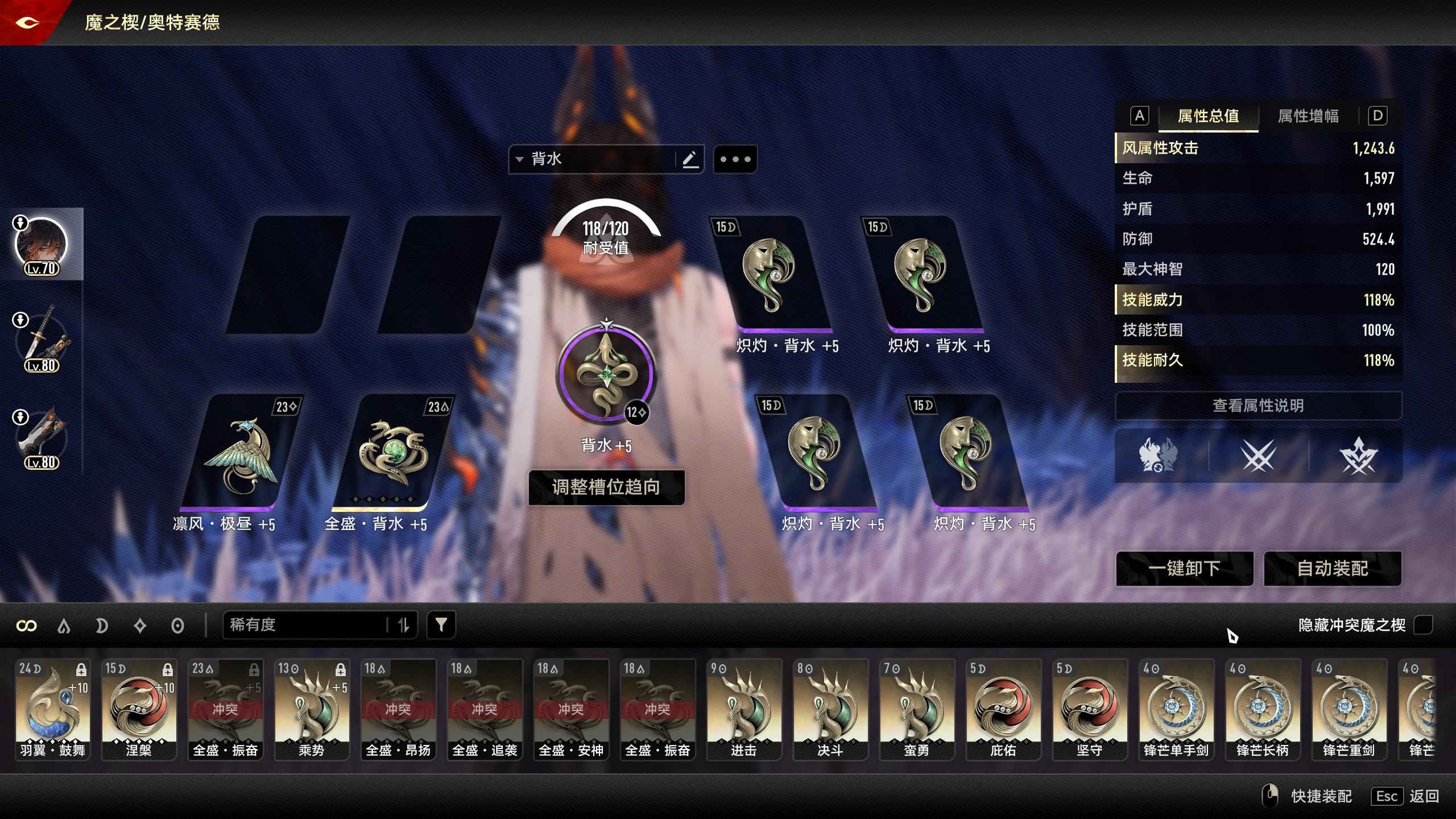Click 调整槽位趋向 slot polarity button

coord(606,487)
